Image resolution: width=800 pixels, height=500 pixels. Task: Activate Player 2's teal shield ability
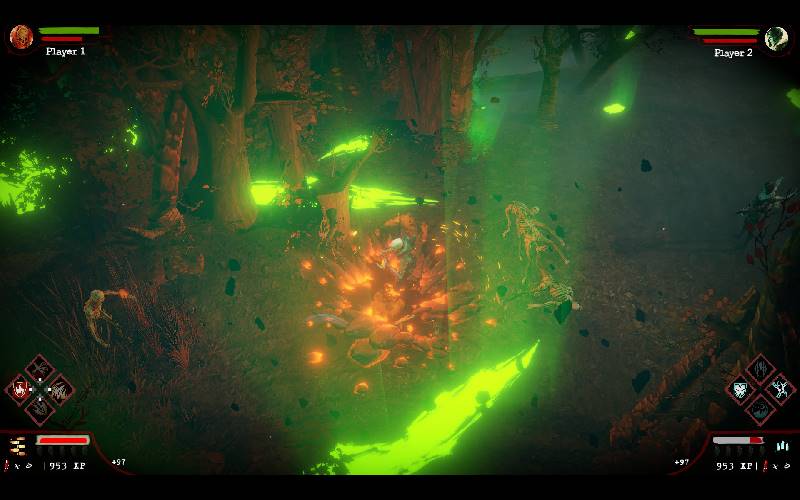click(x=740, y=389)
